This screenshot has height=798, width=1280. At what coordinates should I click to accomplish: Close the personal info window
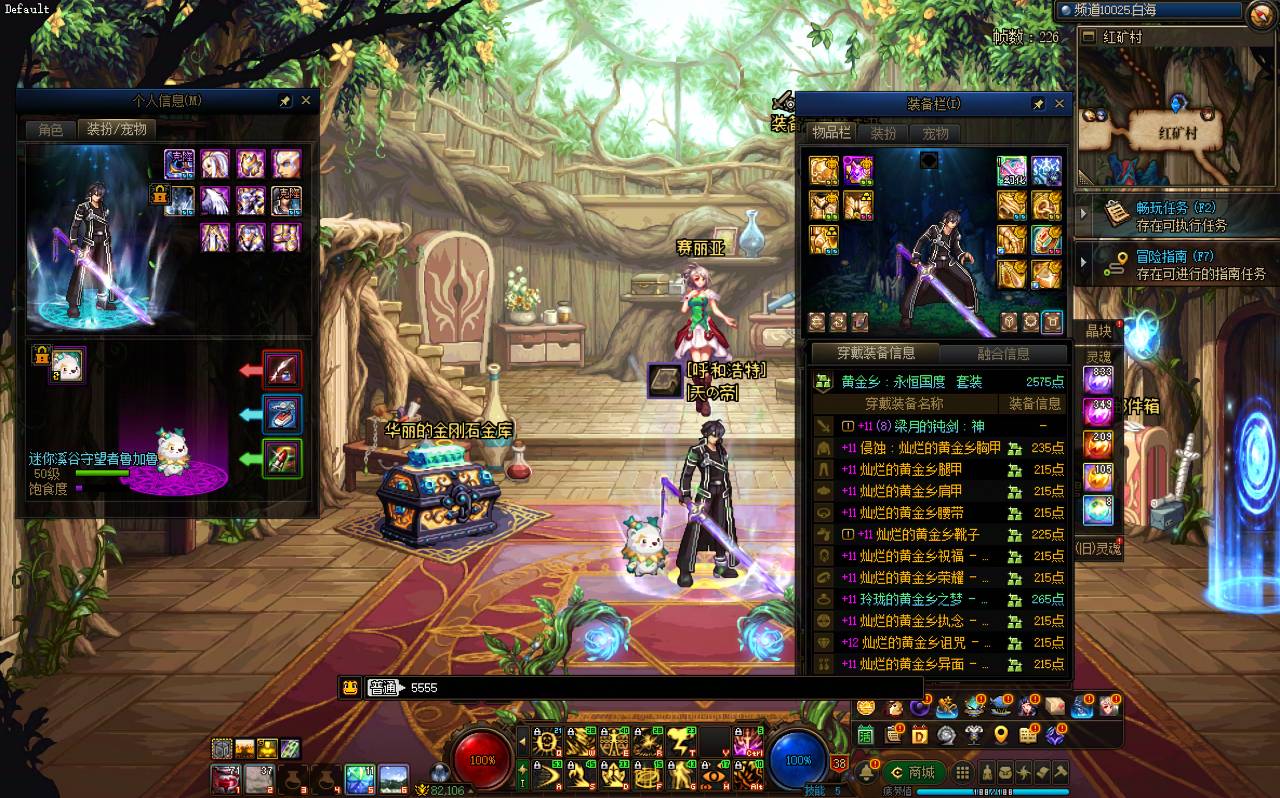[x=306, y=101]
